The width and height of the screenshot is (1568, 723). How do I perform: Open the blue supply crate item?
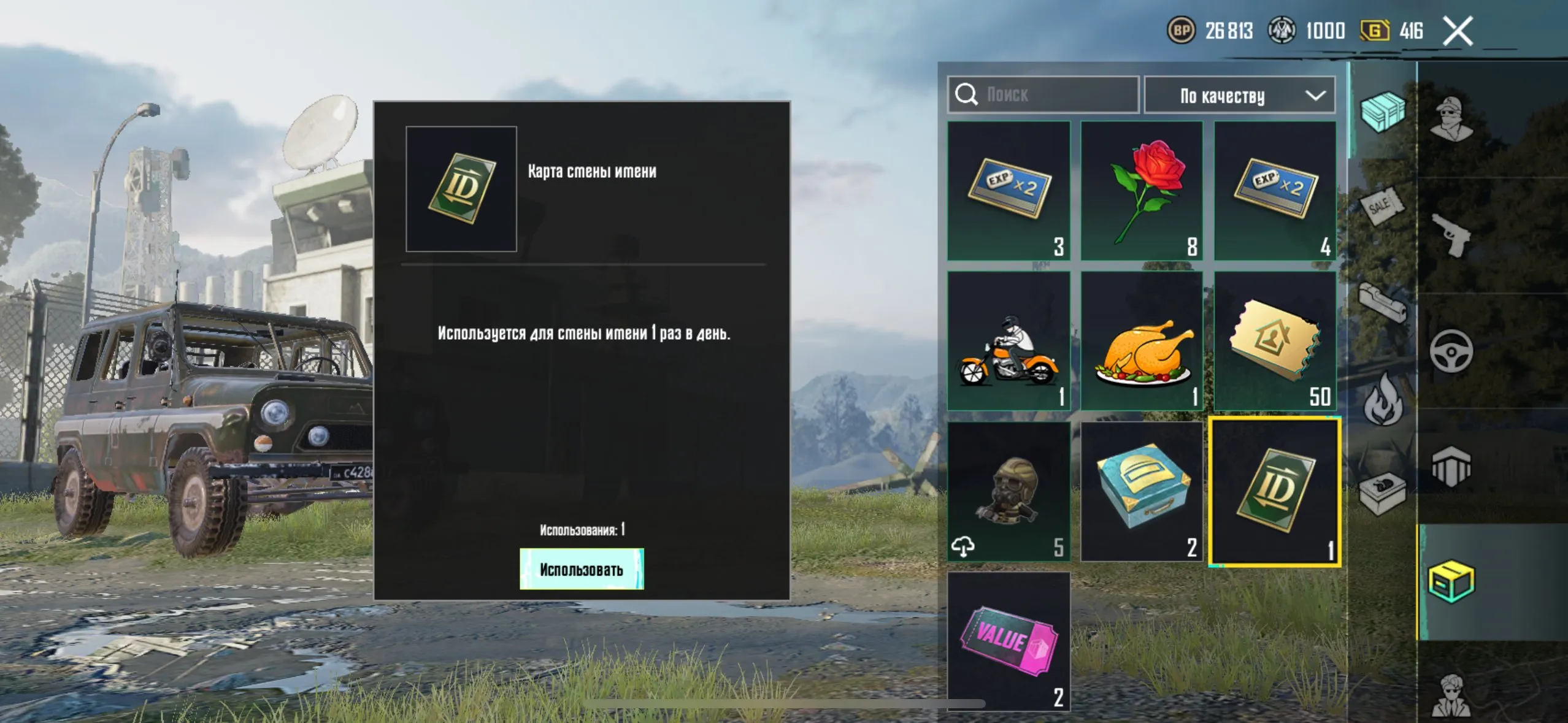tap(1141, 491)
